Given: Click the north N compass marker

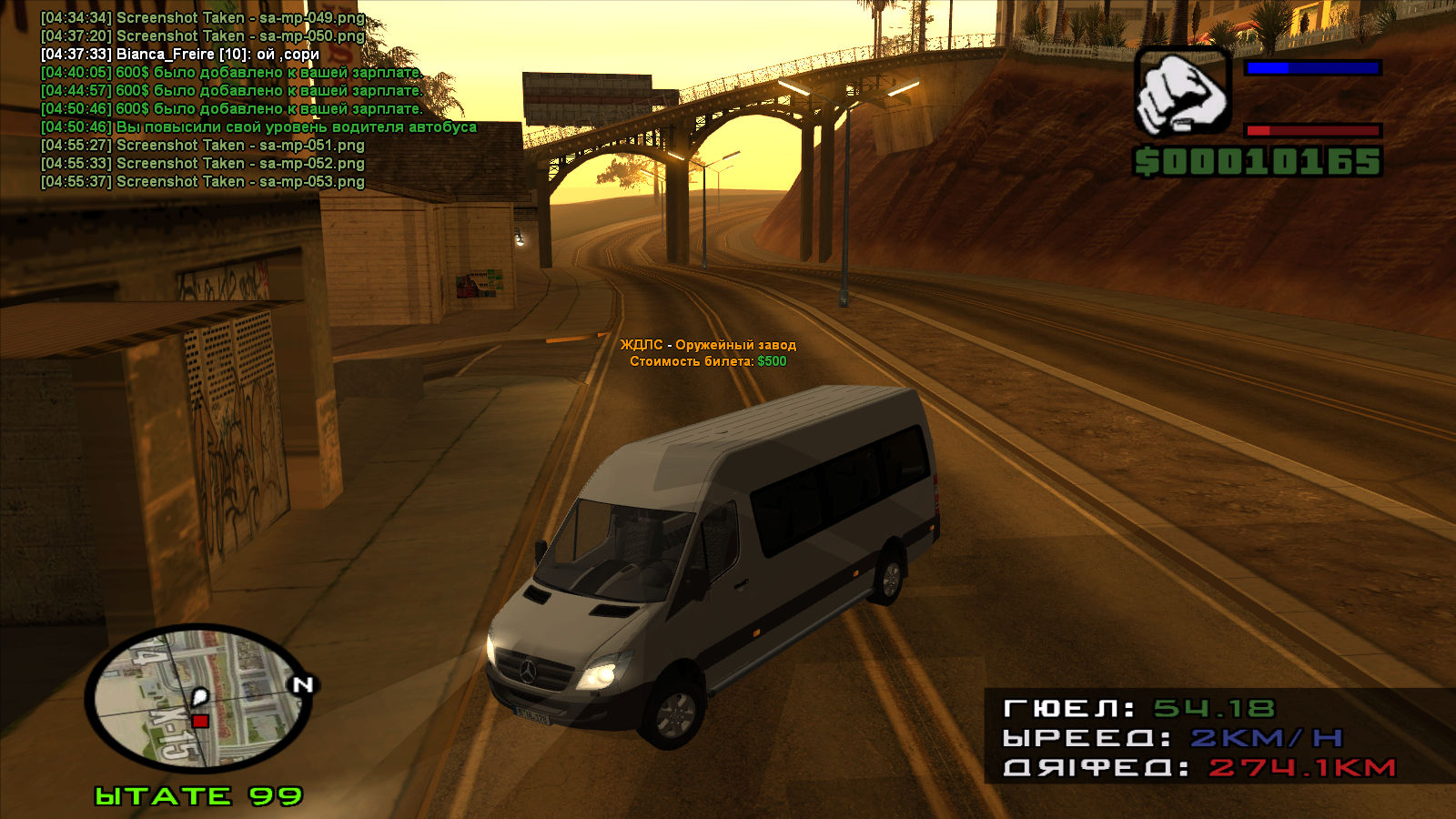Looking at the screenshot, I should pos(303,684).
